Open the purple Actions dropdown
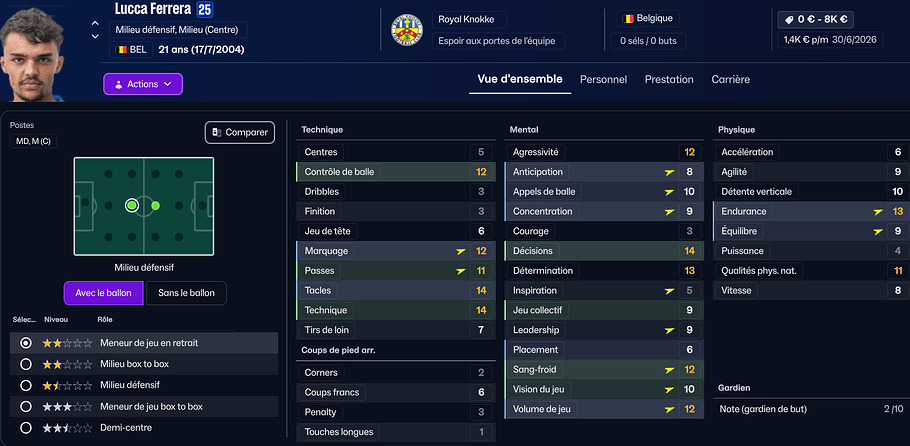Image resolution: width=910 pixels, height=446 pixels. coord(142,84)
